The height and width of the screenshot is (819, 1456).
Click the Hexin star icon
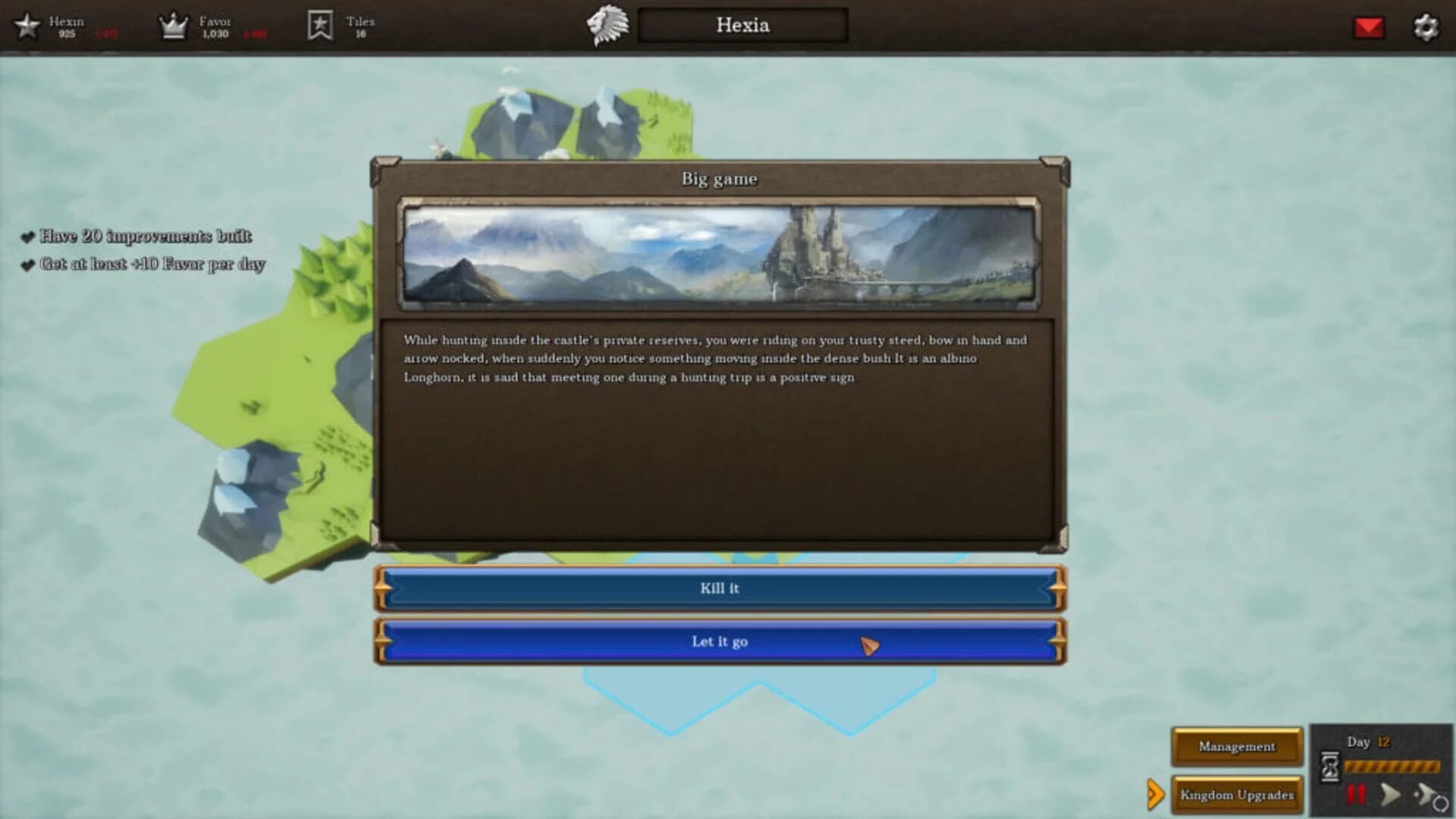coord(27,25)
